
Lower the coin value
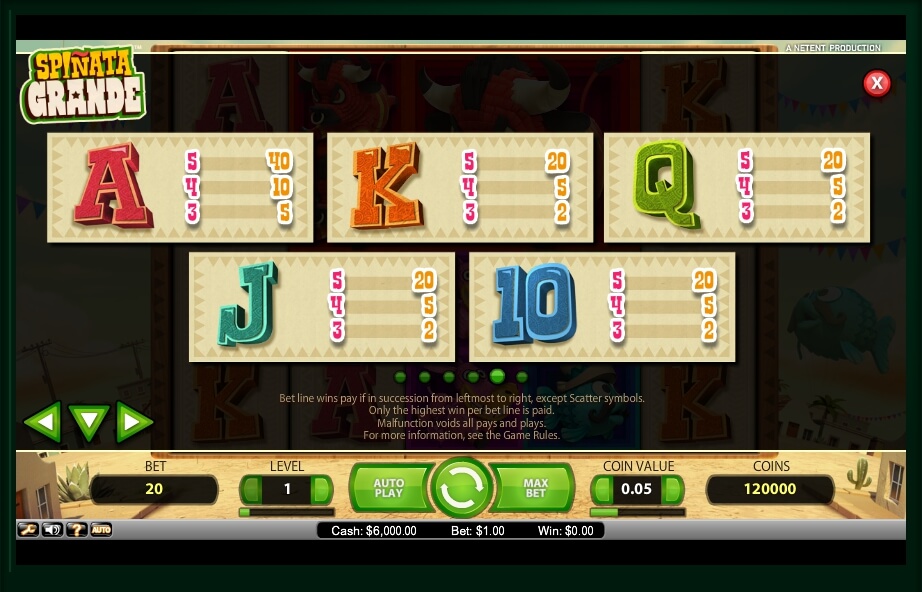pyautogui.click(x=603, y=490)
